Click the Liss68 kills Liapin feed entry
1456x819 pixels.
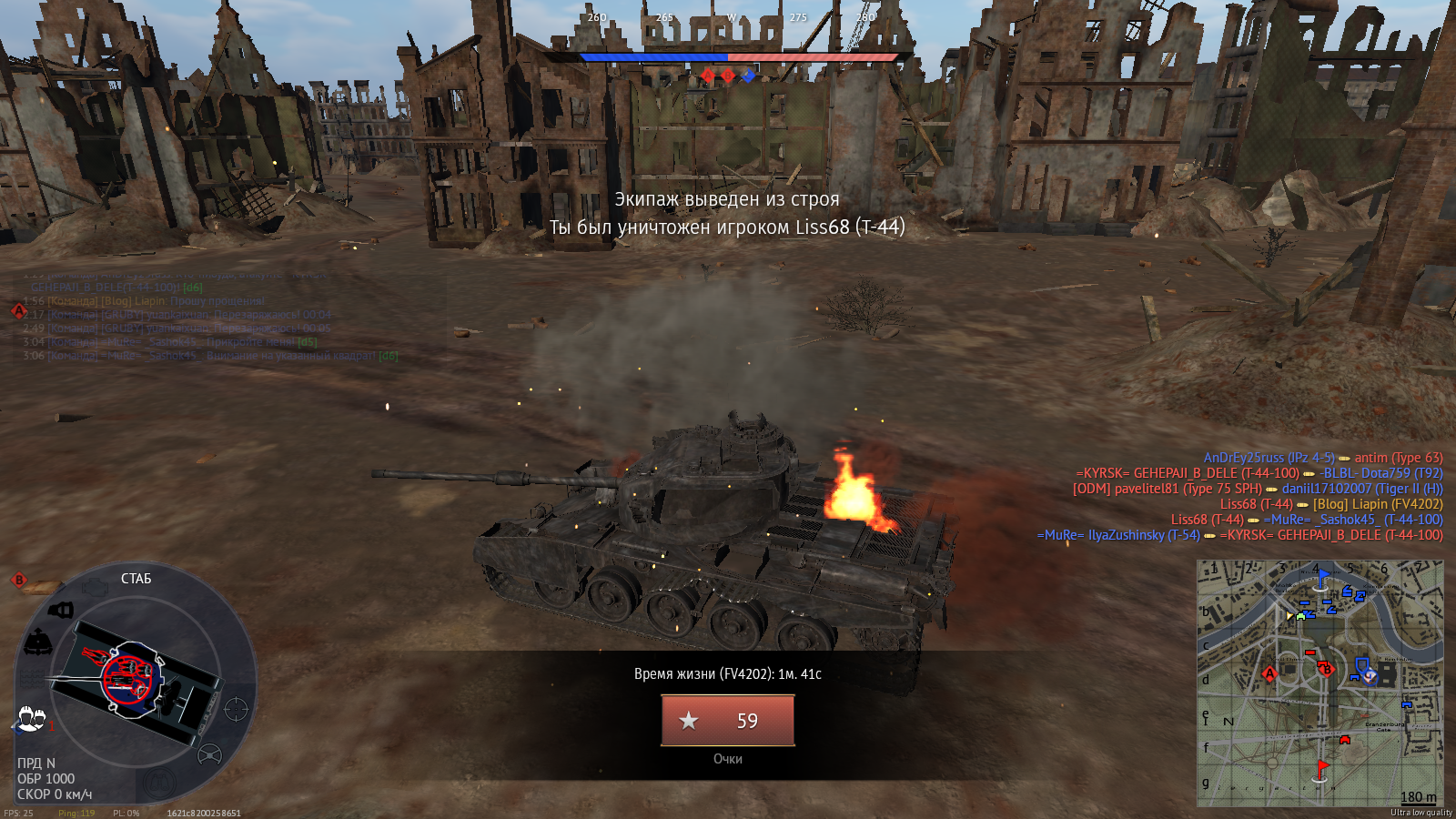click(1330, 504)
